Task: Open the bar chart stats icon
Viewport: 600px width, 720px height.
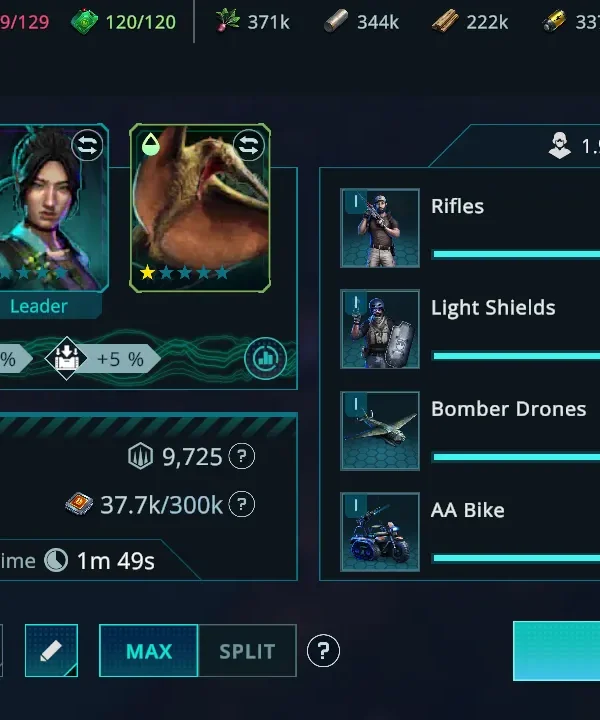Action: tap(265, 358)
